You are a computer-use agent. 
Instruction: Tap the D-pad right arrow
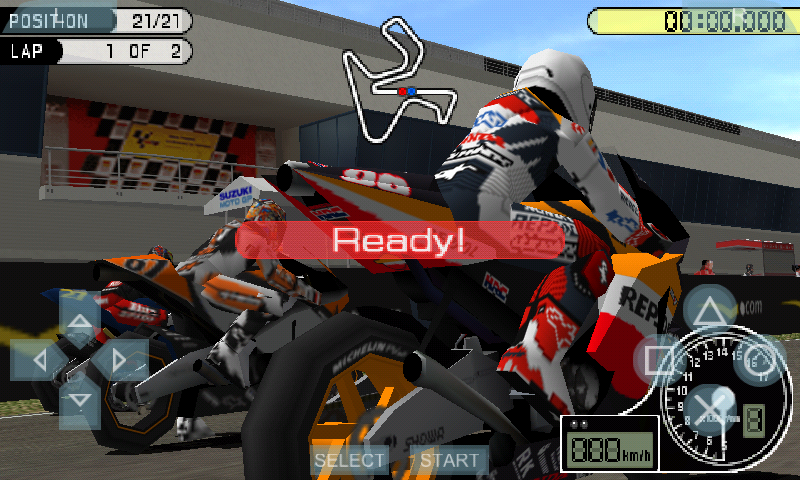120,360
